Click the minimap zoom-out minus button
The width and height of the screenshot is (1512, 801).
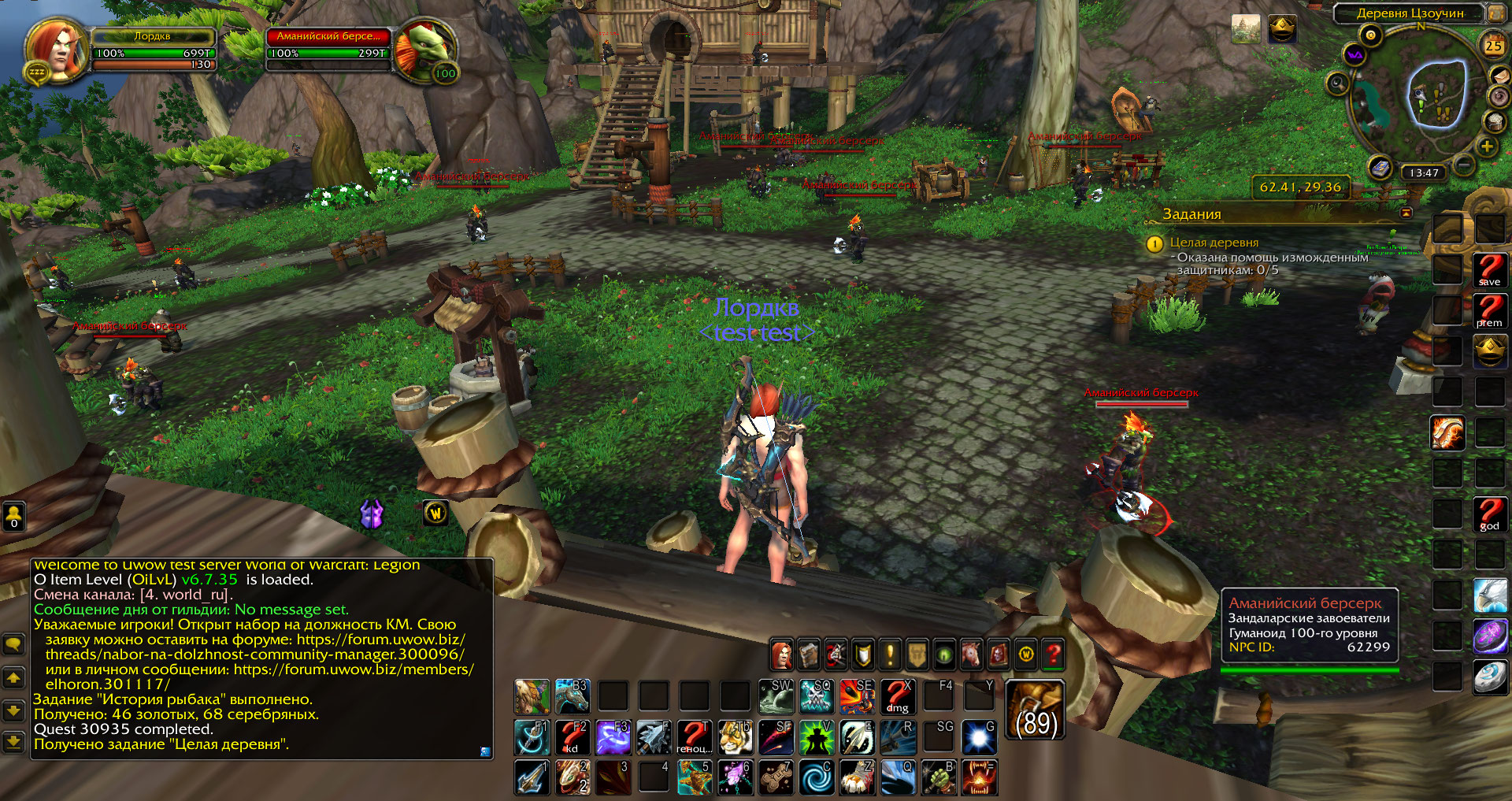[x=1464, y=165]
